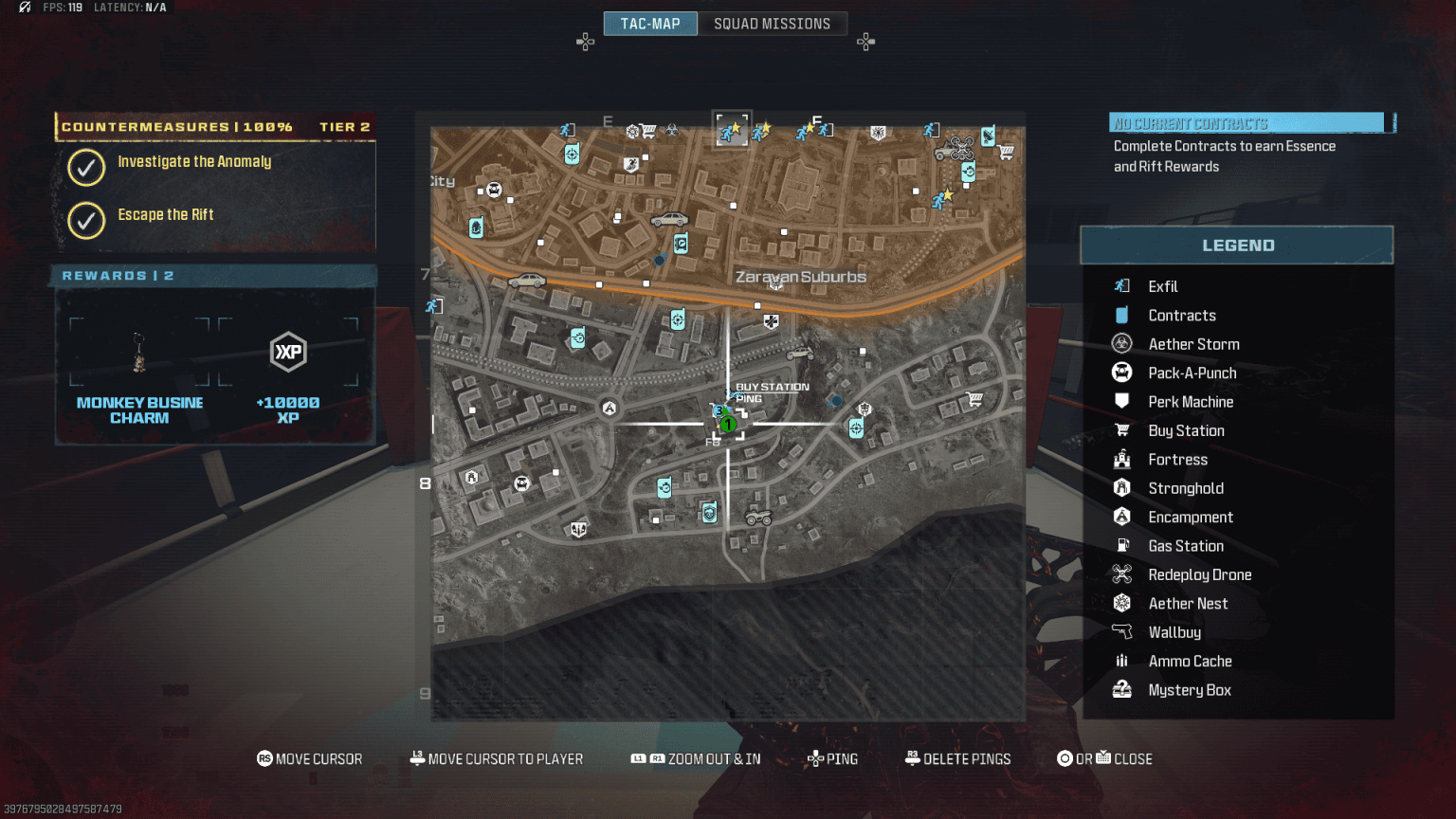Choose Mystery Box in the legend
The height and width of the screenshot is (819, 1456).
coord(1190,690)
